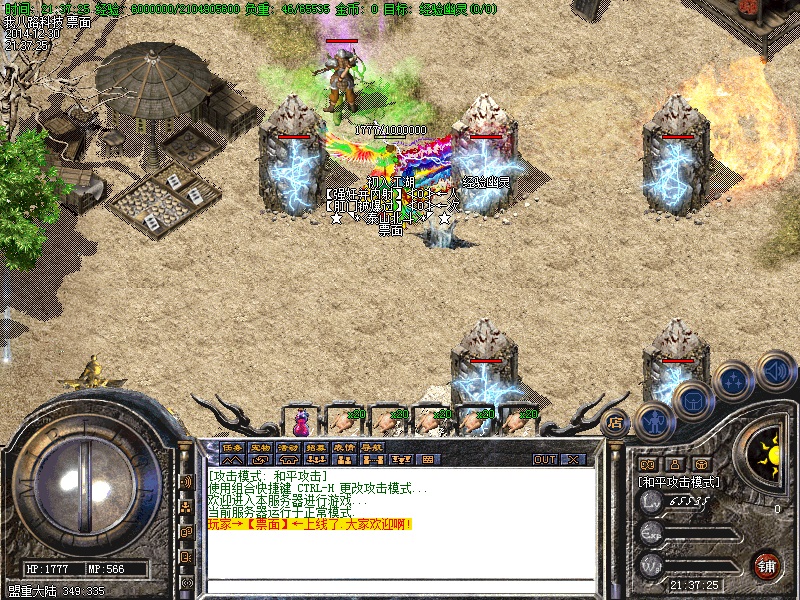The height and width of the screenshot is (600, 800).
Task: Toggle sound with the speaker button
Action: pos(775,371)
